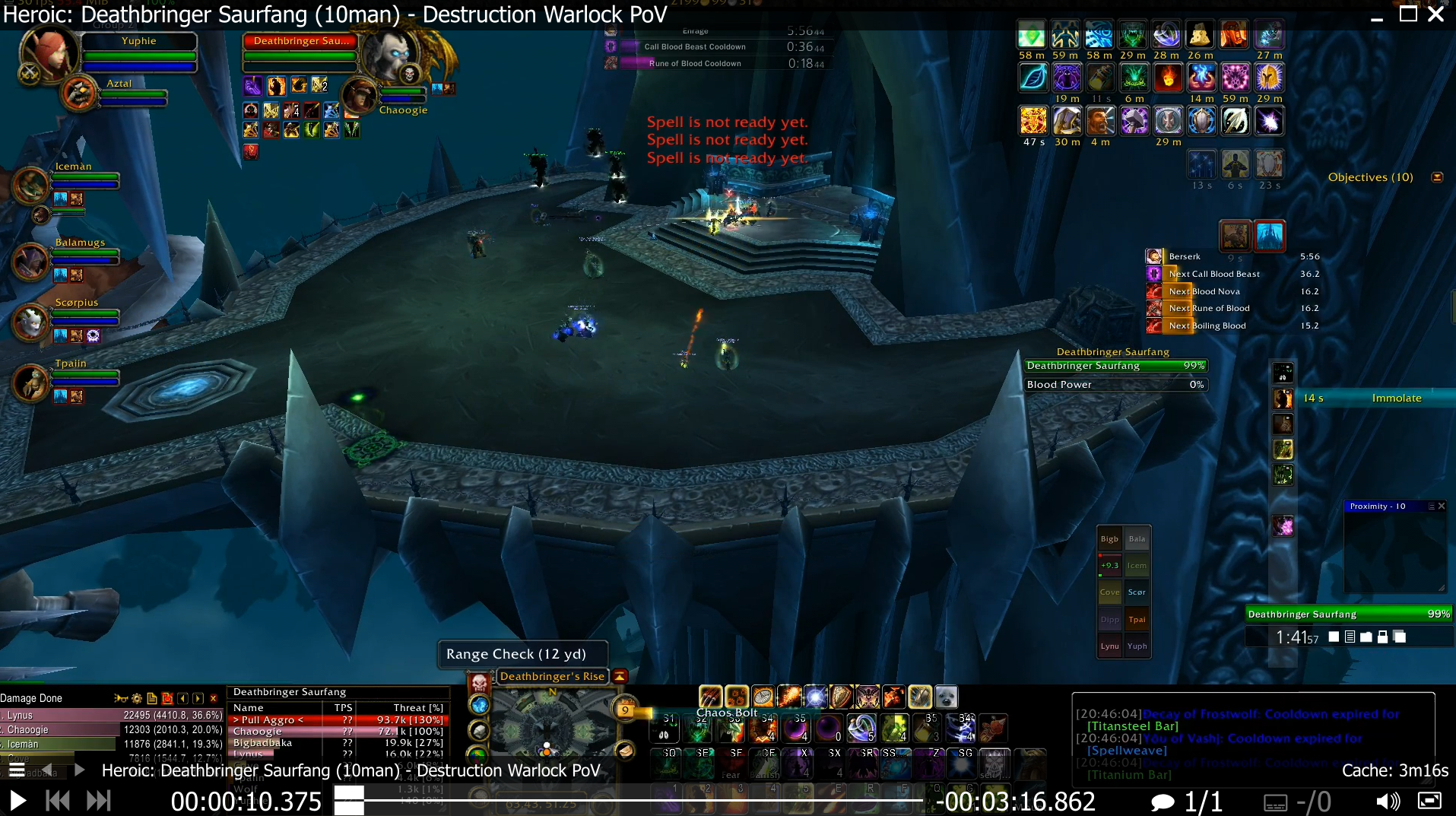The width and height of the screenshot is (1456, 816).
Task: Select Yuphie's player unit frame
Action: (138, 52)
